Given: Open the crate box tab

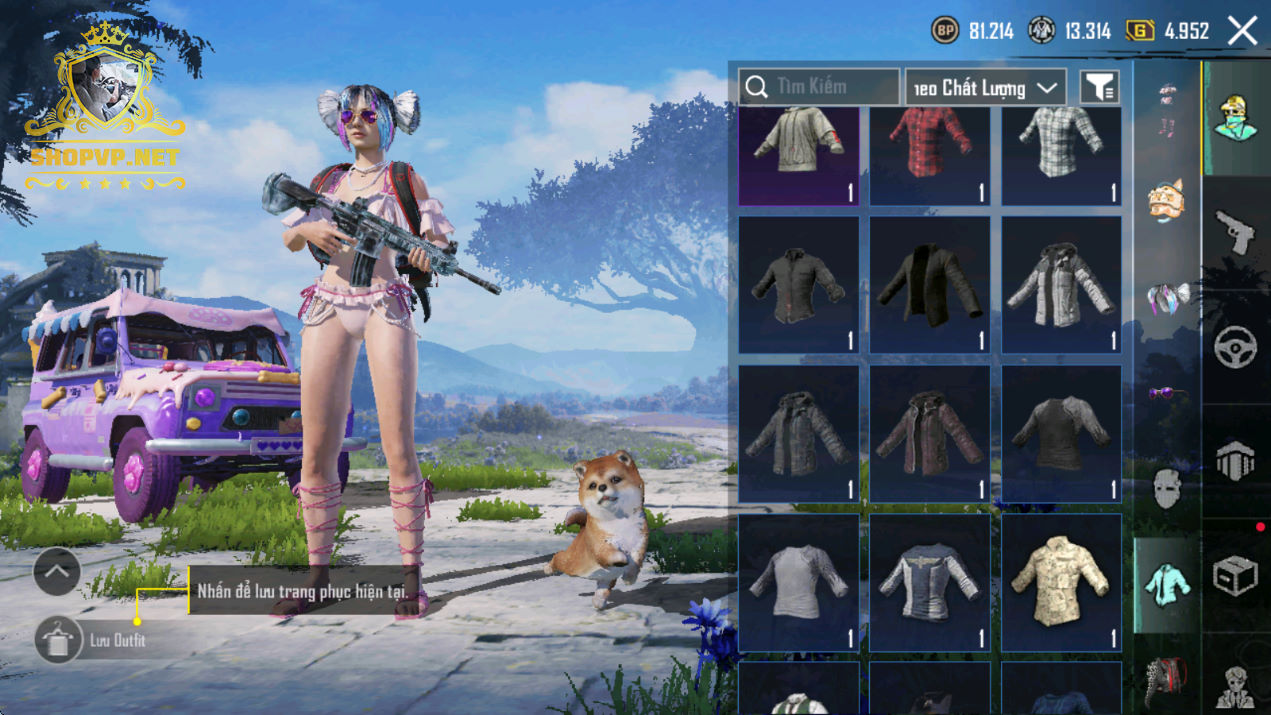Looking at the screenshot, I should (1235, 576).
